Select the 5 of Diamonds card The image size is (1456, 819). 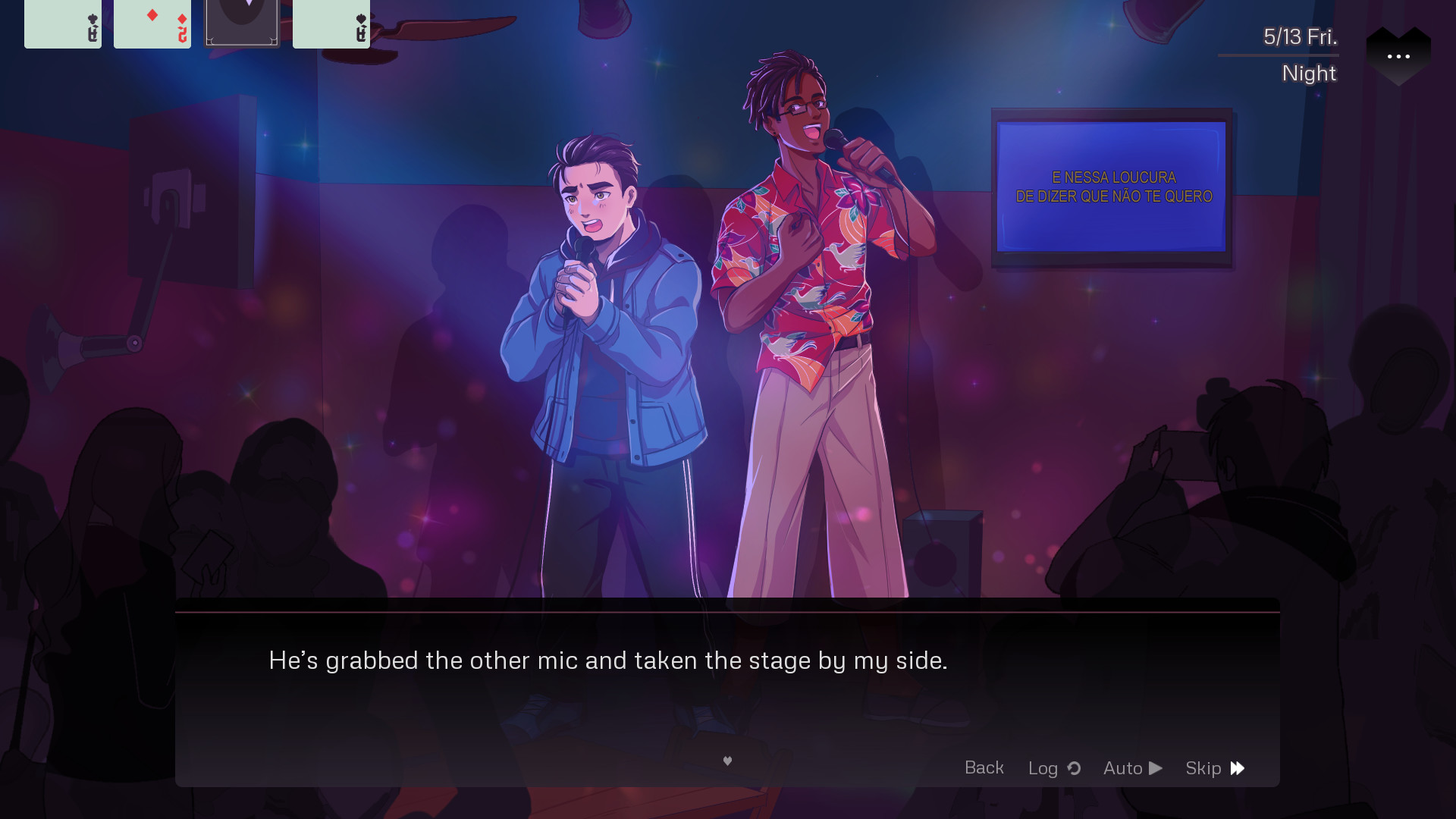pos(152,24)
